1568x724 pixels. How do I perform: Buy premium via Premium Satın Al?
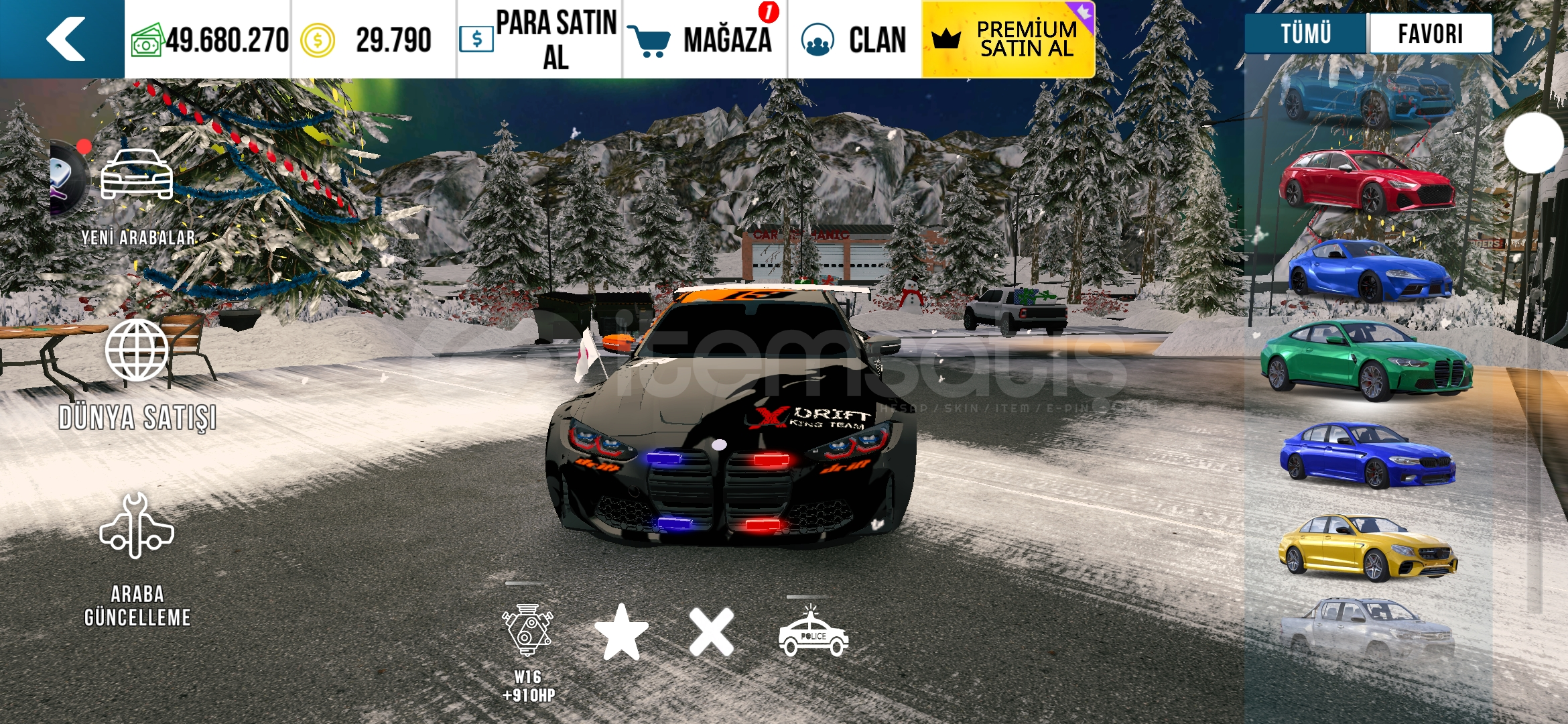coord(1008,39)
